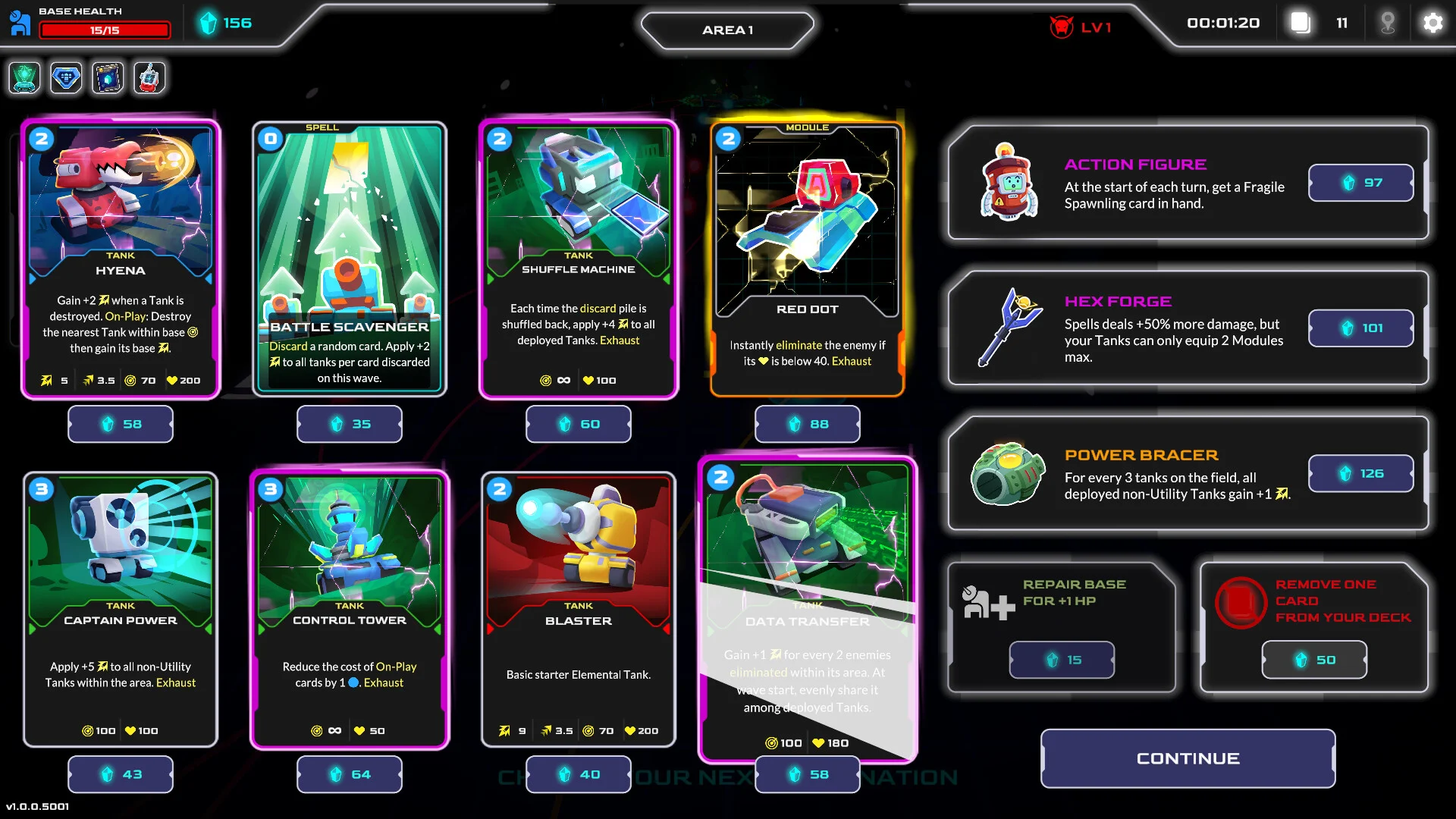This screenshot has height=819, width=1456.
Task: Open the deck card pile icon
Action: click(x=1301, y=24)
